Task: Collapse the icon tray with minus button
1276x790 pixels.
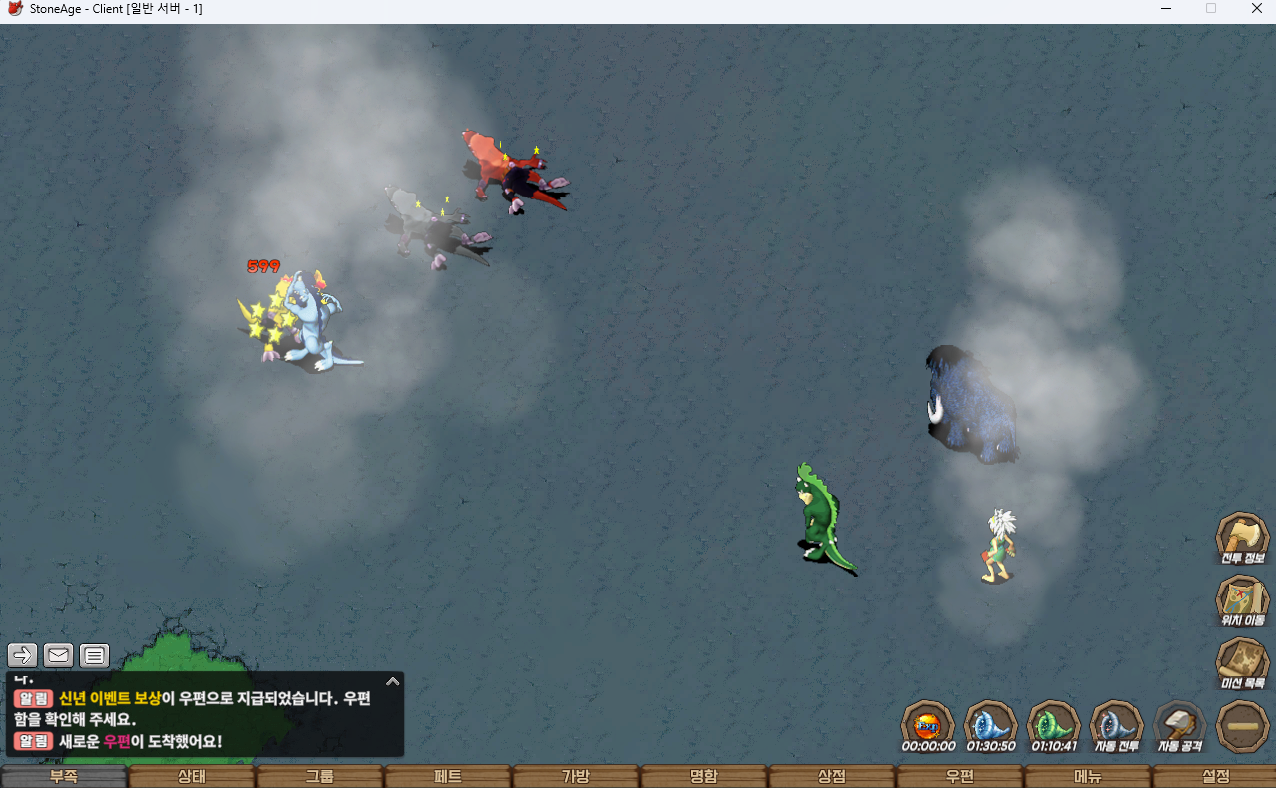Action: (1242, 725)
